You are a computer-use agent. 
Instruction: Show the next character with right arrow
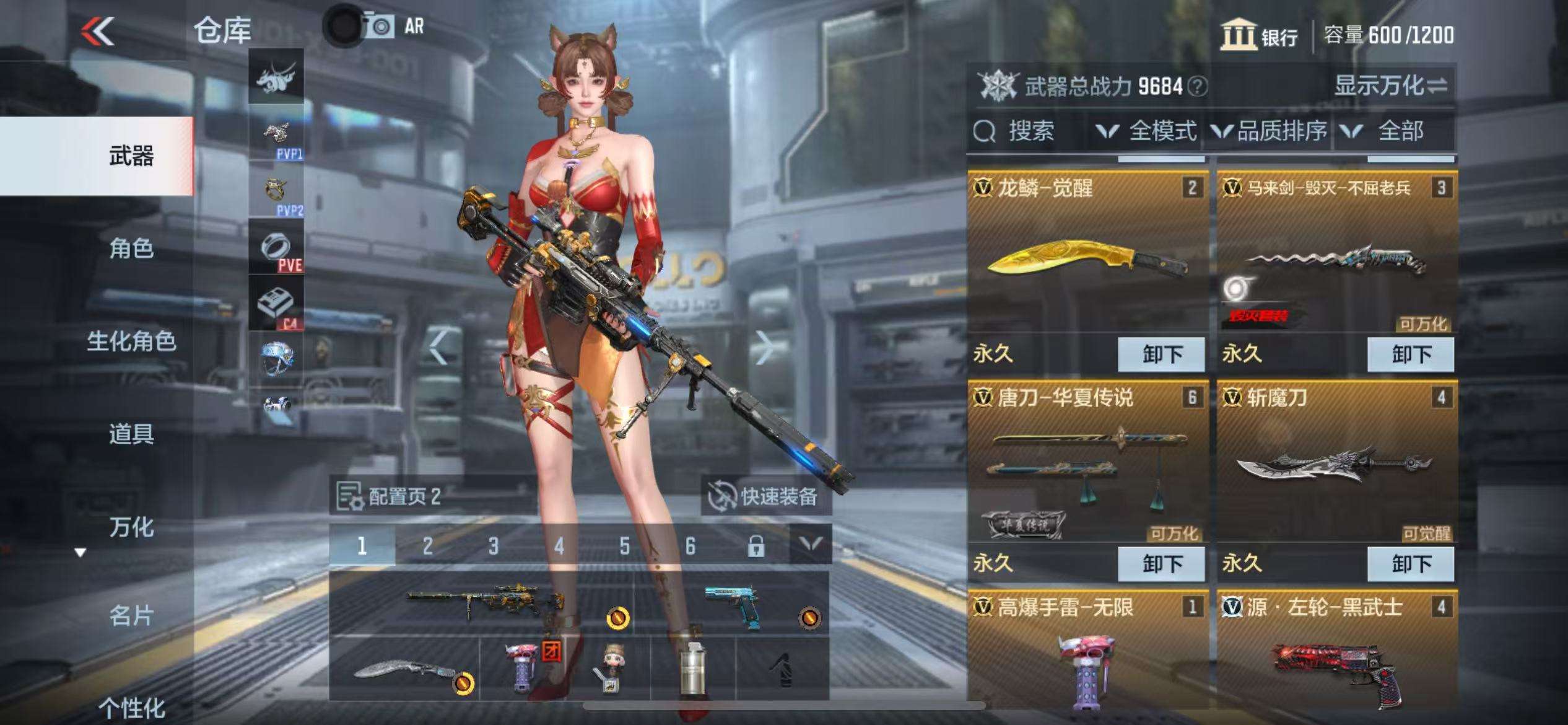(765, 347)
